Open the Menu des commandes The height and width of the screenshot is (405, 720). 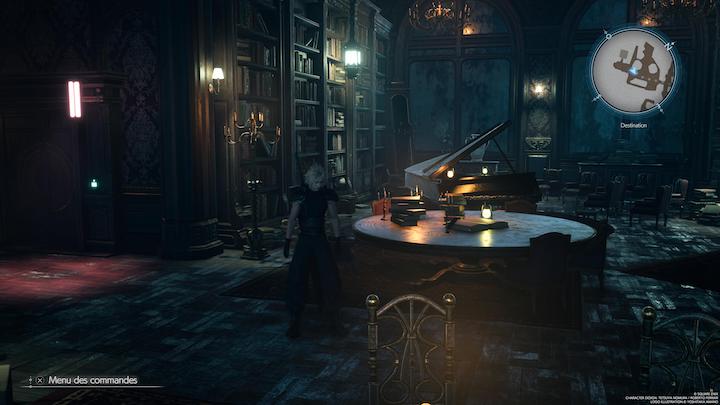90,380
